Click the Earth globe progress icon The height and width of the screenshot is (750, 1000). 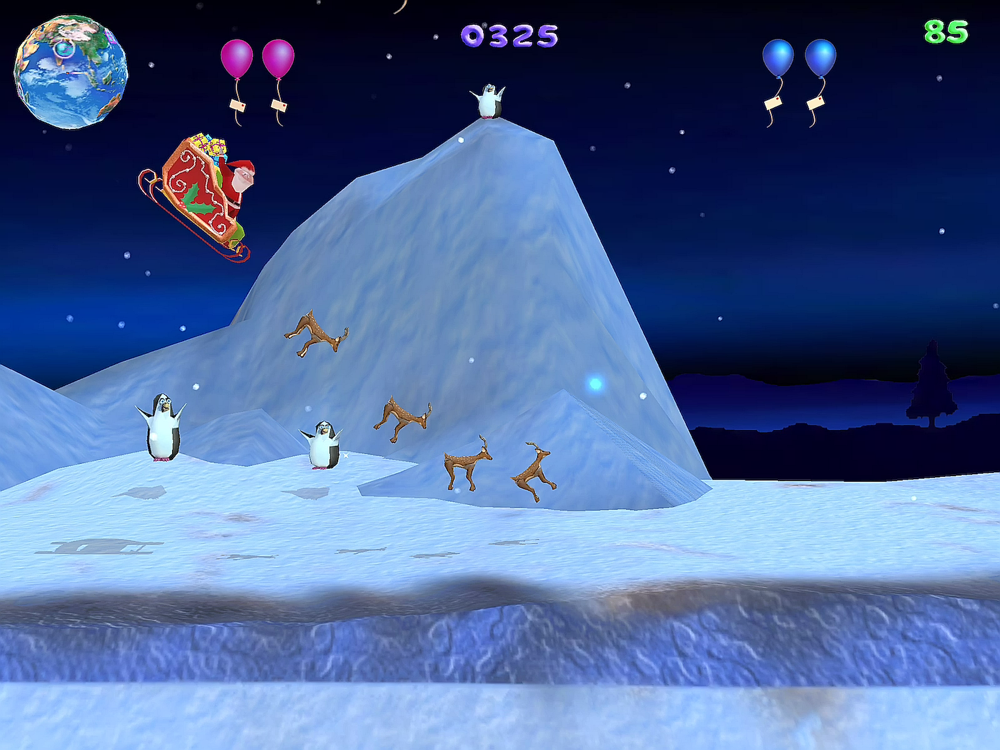click(x=70, y=71)
